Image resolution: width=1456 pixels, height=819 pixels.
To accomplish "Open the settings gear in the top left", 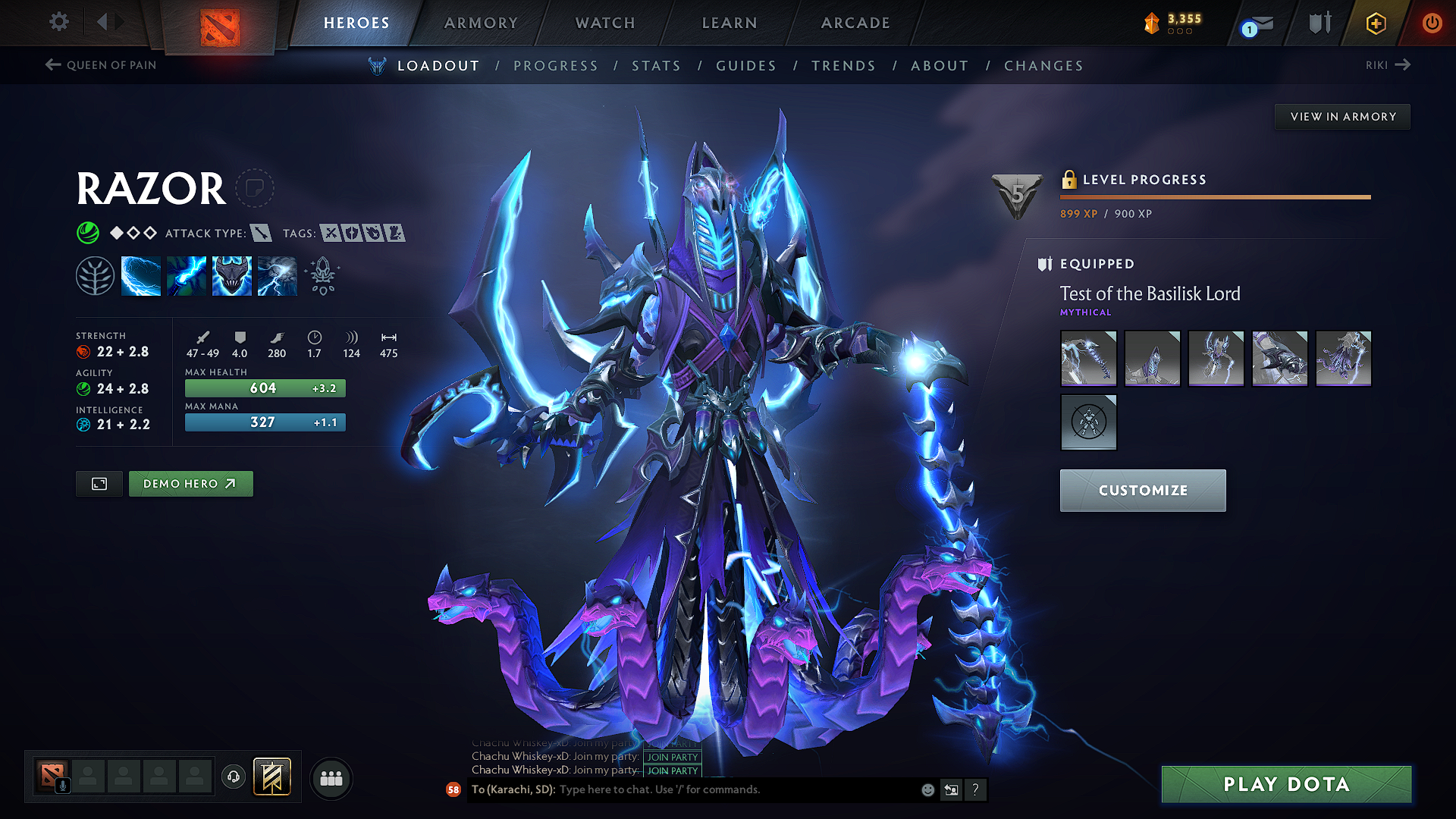I will [x=58, y=22].
